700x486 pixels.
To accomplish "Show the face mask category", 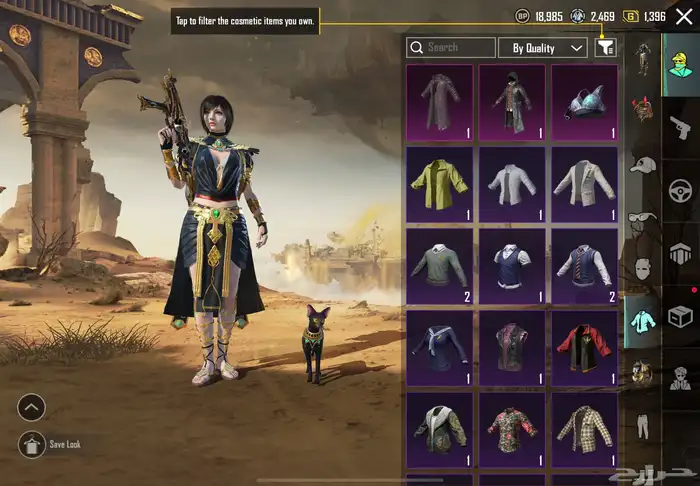I will pyautogui.click(x=642, y=269).
